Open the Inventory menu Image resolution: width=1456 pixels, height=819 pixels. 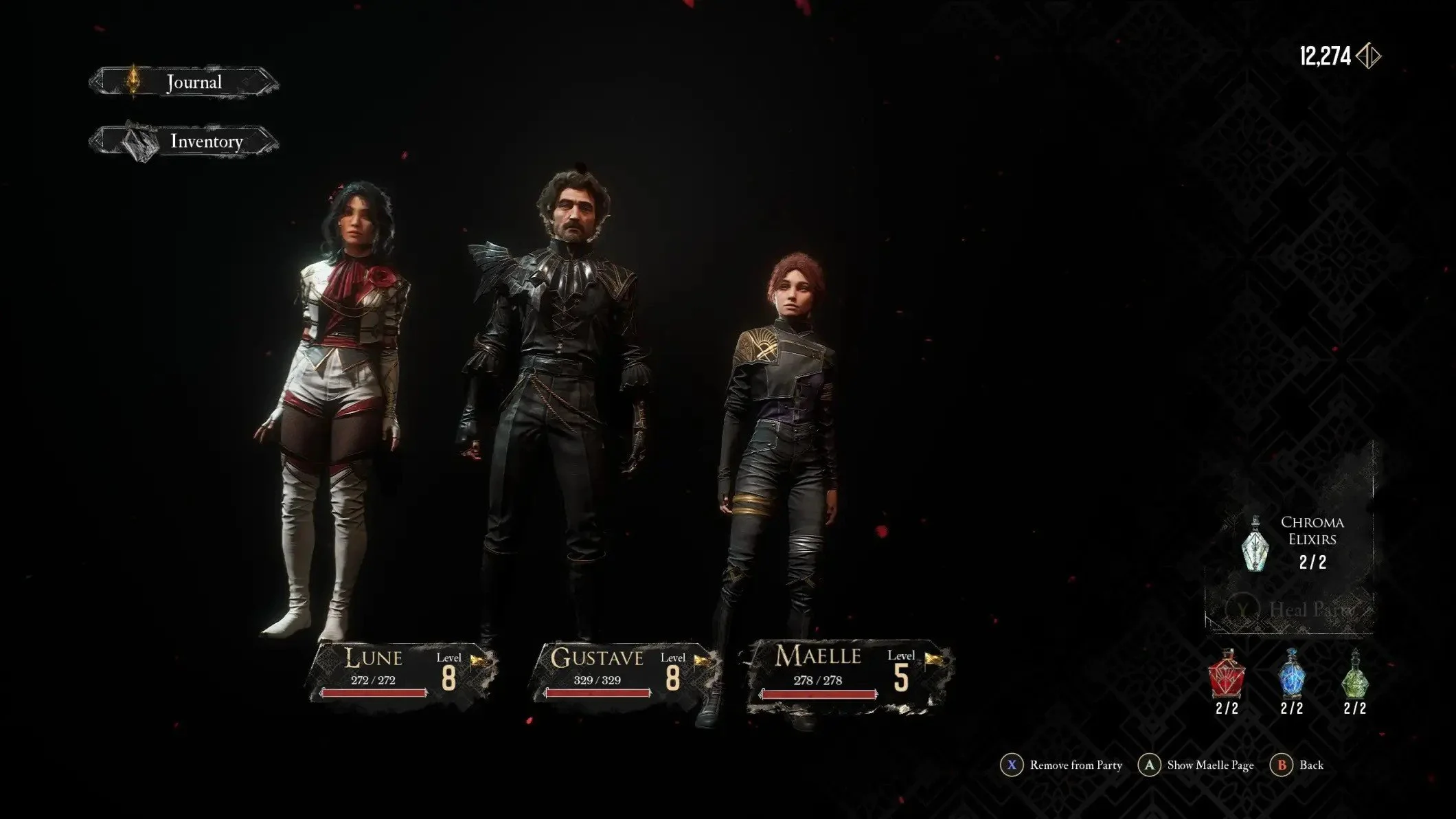(x=184, y=142)
